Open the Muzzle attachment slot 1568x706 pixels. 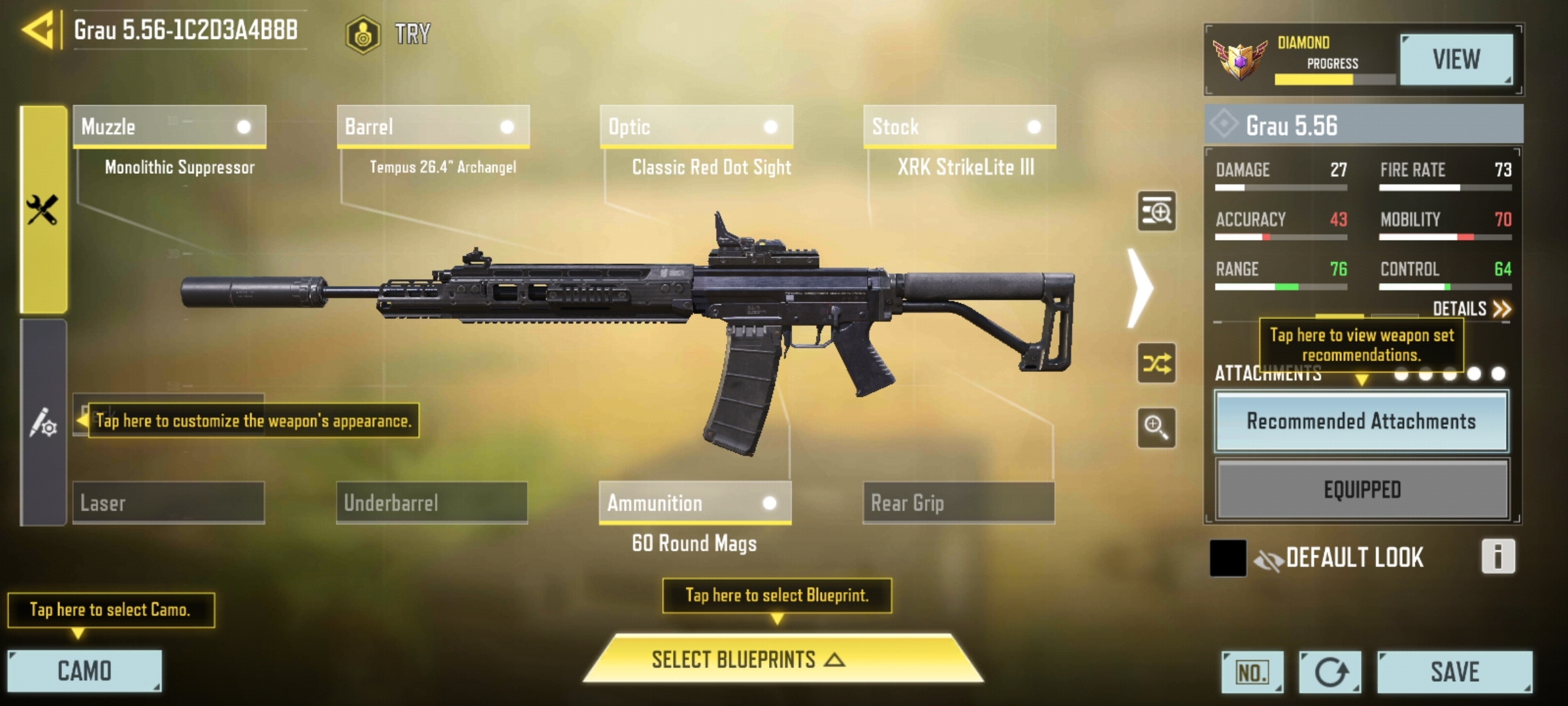[x=169, y=127]
